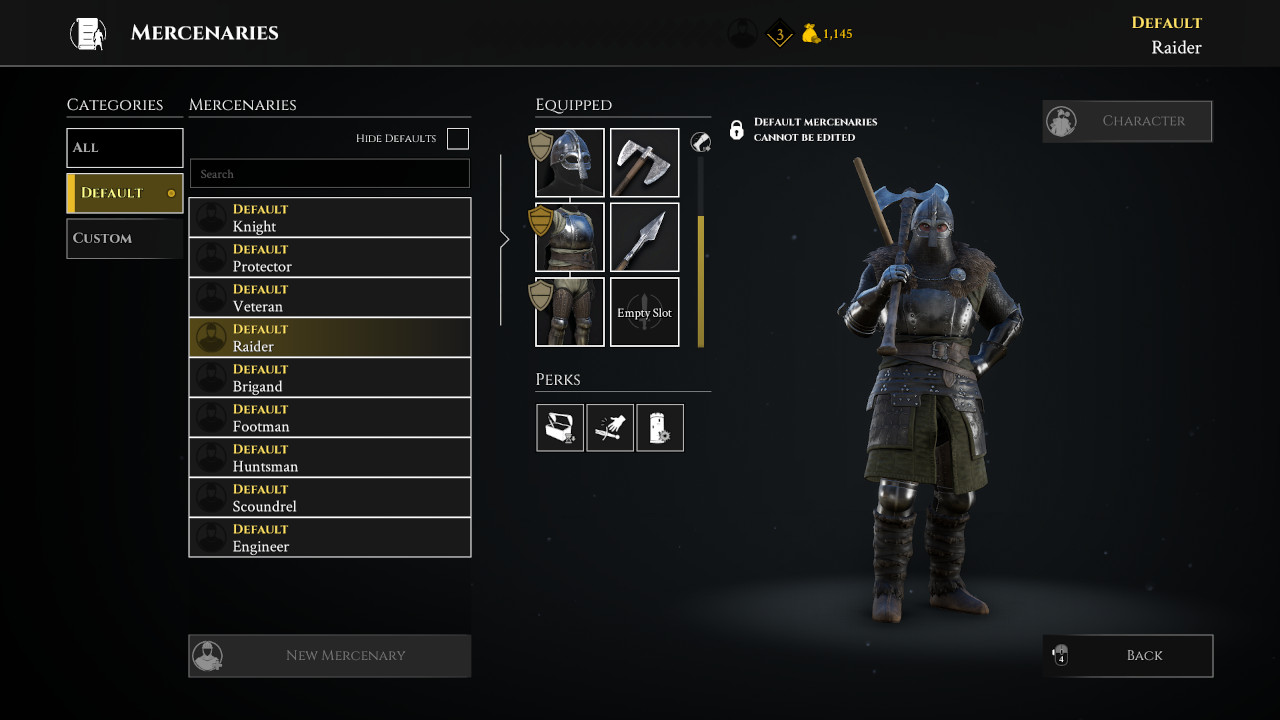Click the New Mercenary button
Image resolution: width=1280 pixels, height=720 pixels.
pyautogui.click(x=329, y=655)
